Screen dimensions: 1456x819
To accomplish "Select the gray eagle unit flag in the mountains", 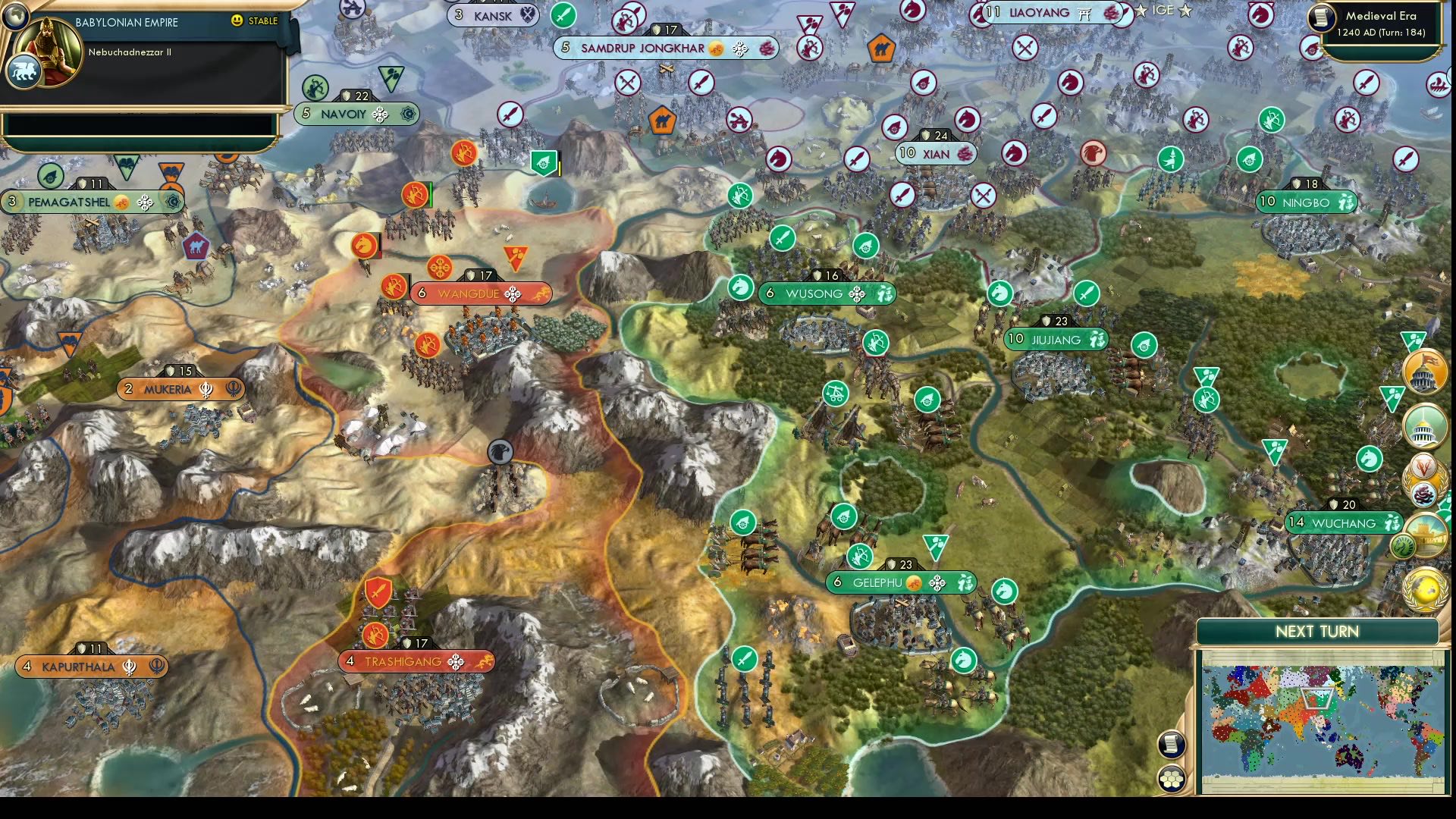I will (x=500, y=450).
